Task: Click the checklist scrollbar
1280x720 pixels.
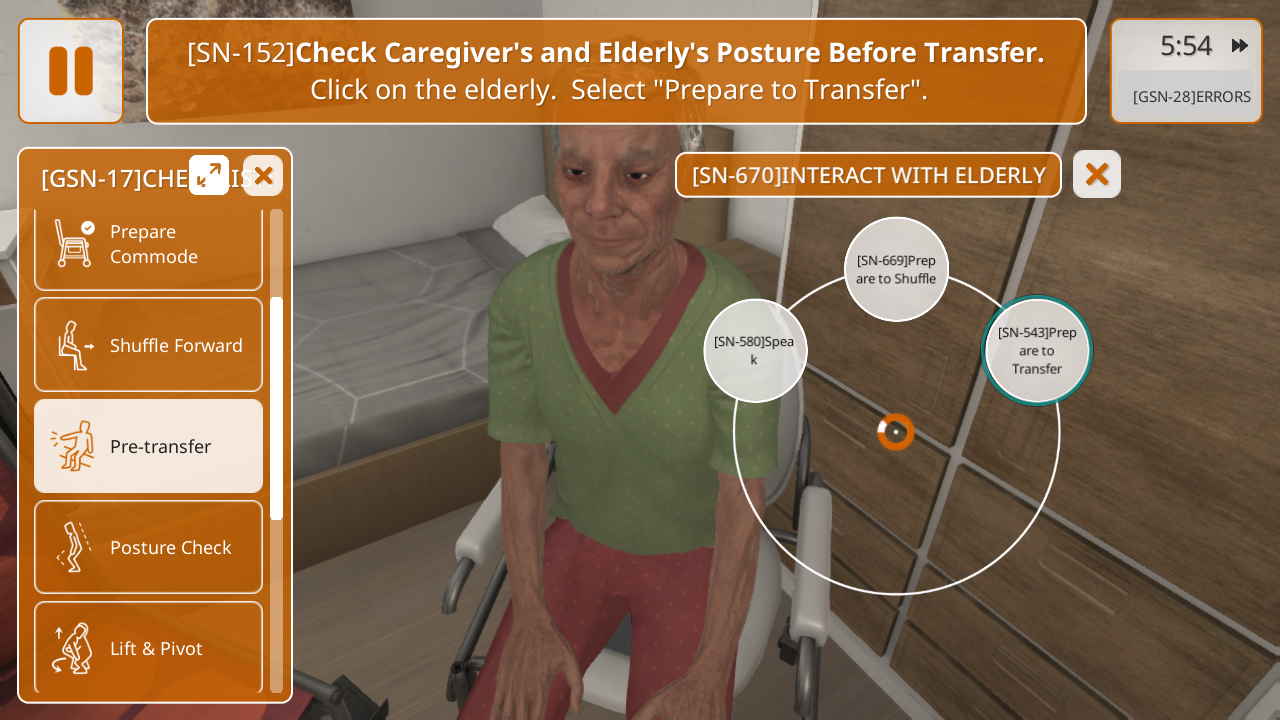Action: click(277, 408)
